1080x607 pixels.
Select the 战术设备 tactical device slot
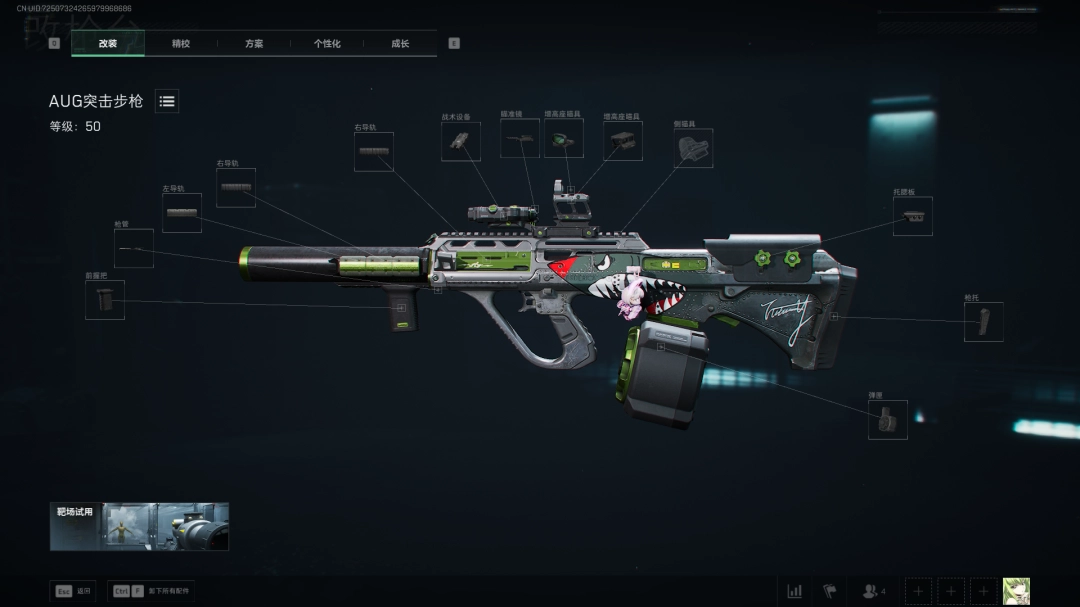click(461, 142)
